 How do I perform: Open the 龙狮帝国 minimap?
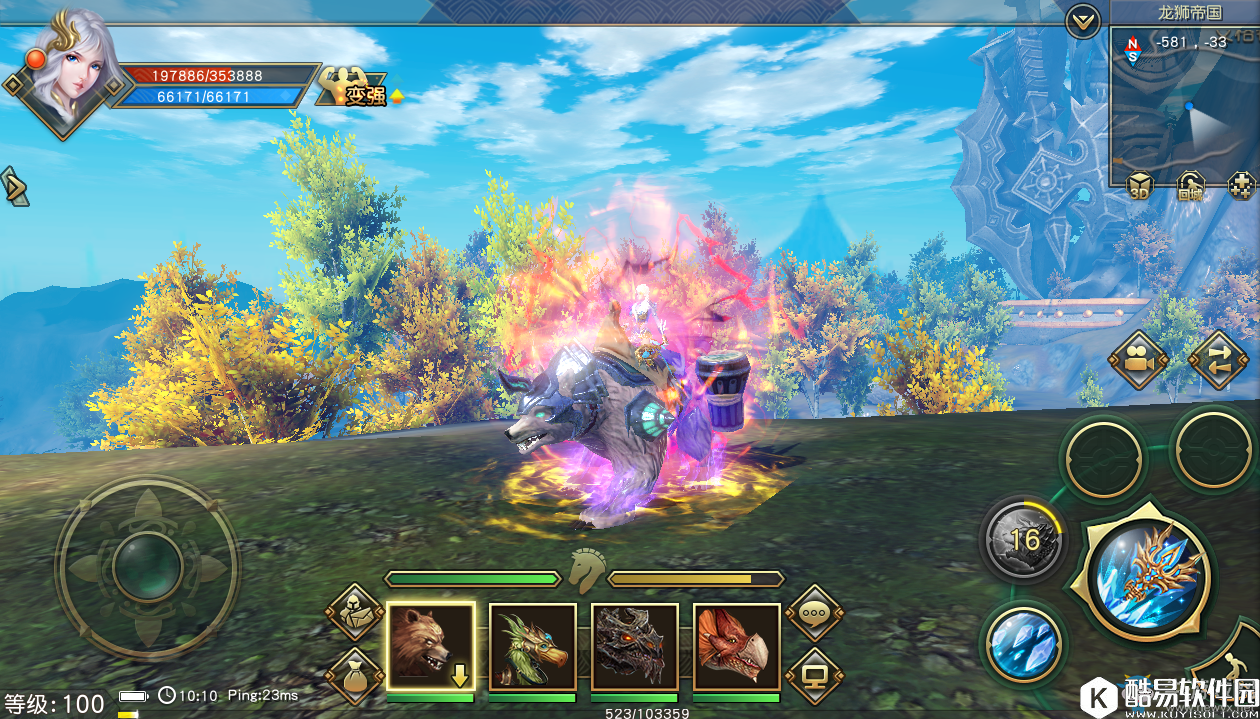pos(1182,105)
